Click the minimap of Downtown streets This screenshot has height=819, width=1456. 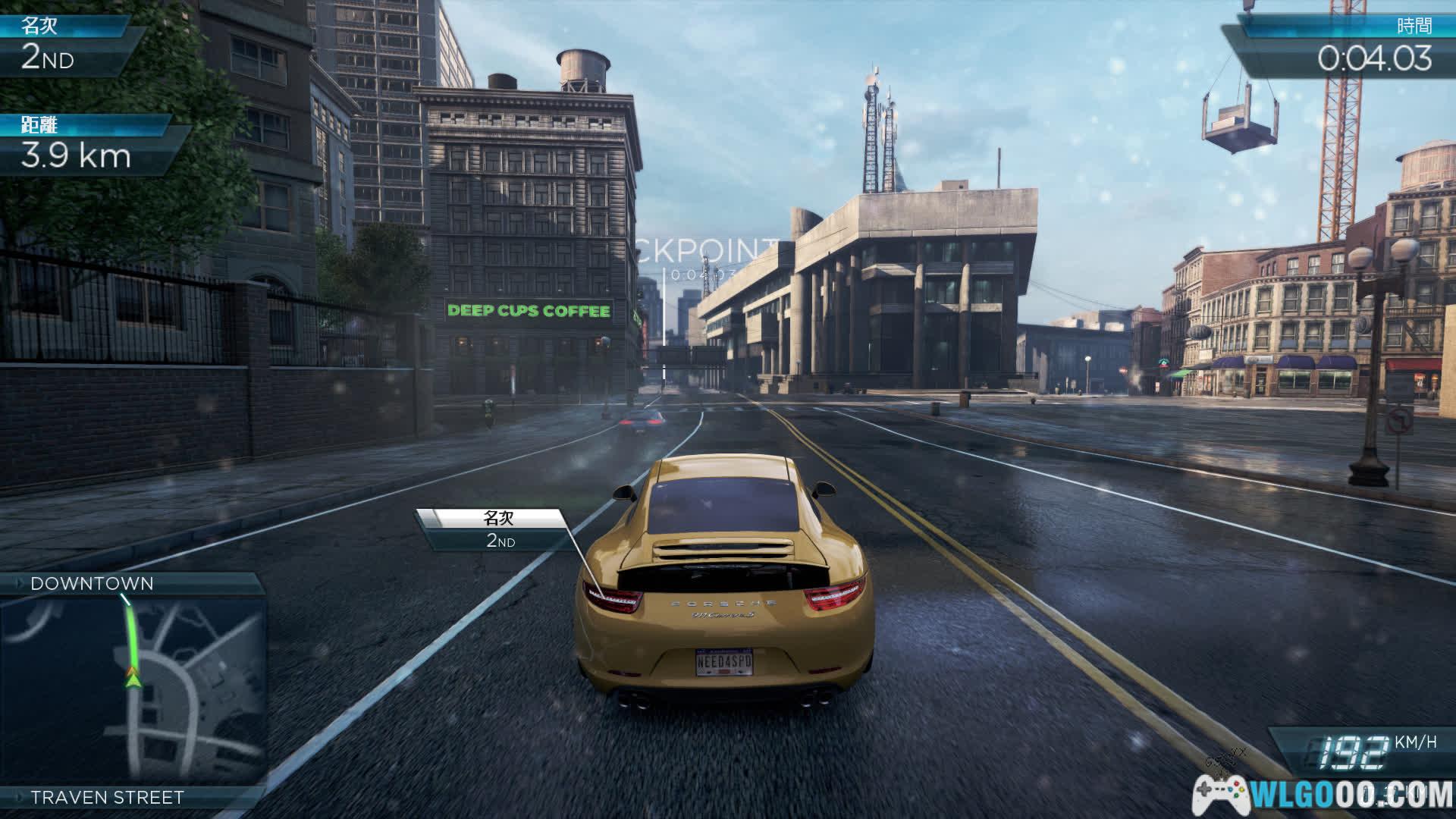[x=133, y=690]
